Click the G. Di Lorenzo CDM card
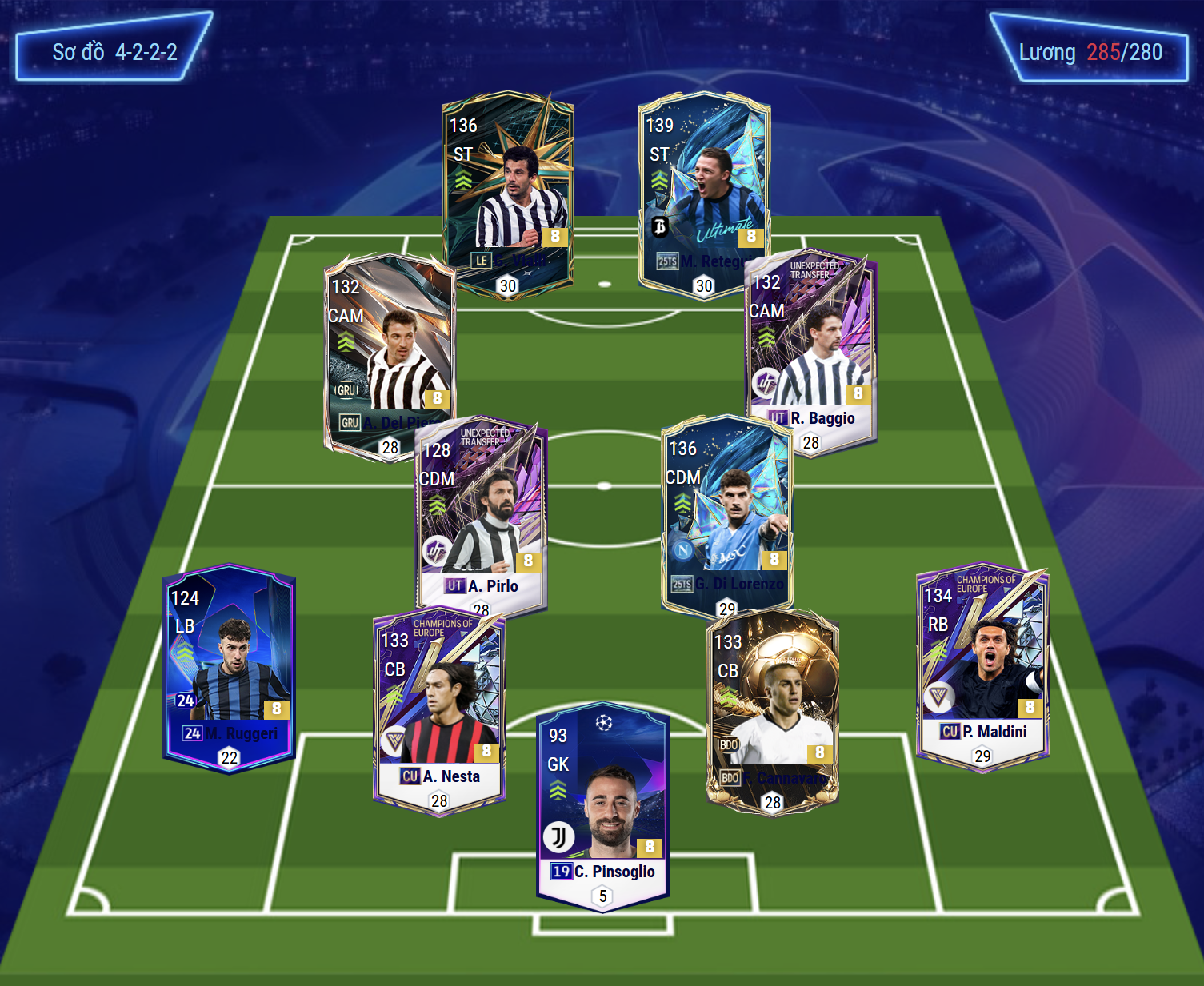This screenshot has width=1204, height=986. point(727,512)
